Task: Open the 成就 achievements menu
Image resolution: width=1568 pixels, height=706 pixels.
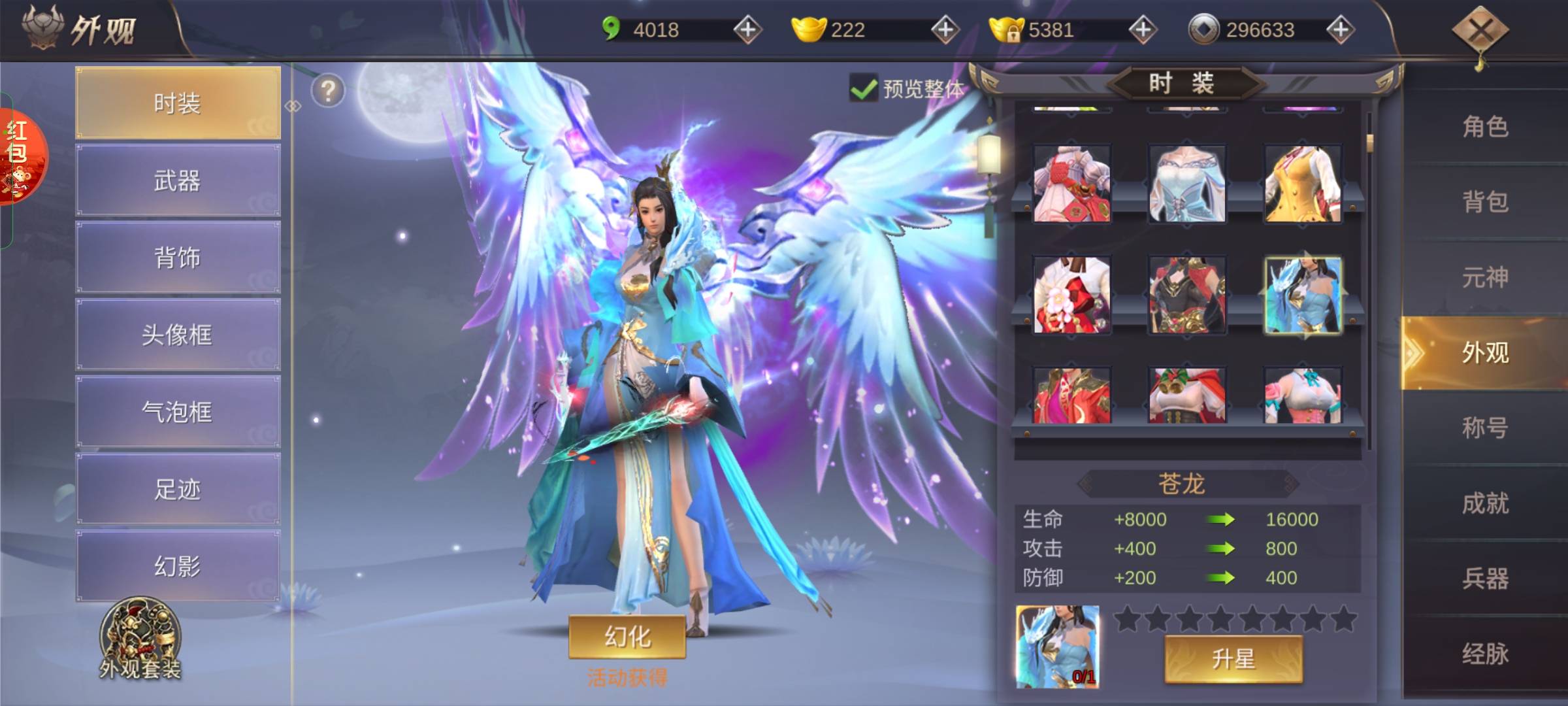Action: pyautogui.click(x=1484, y=503)
